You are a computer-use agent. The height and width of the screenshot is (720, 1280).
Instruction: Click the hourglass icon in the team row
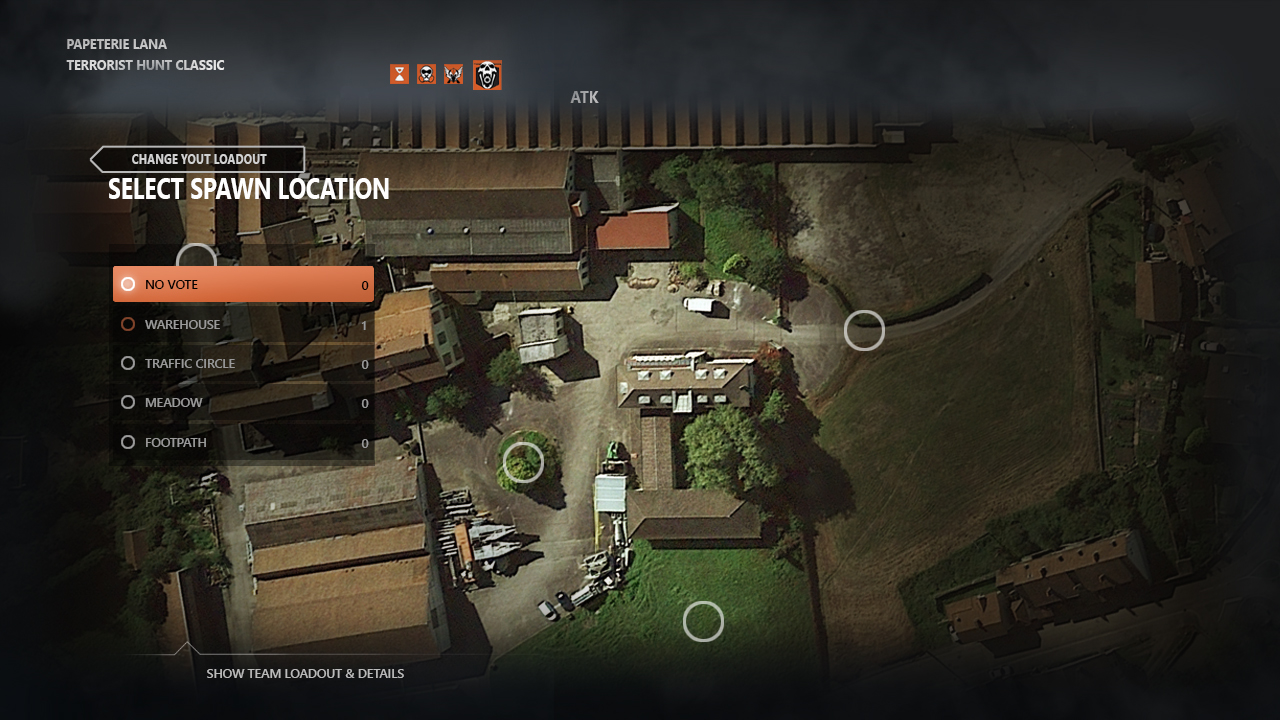coord(400,74)
